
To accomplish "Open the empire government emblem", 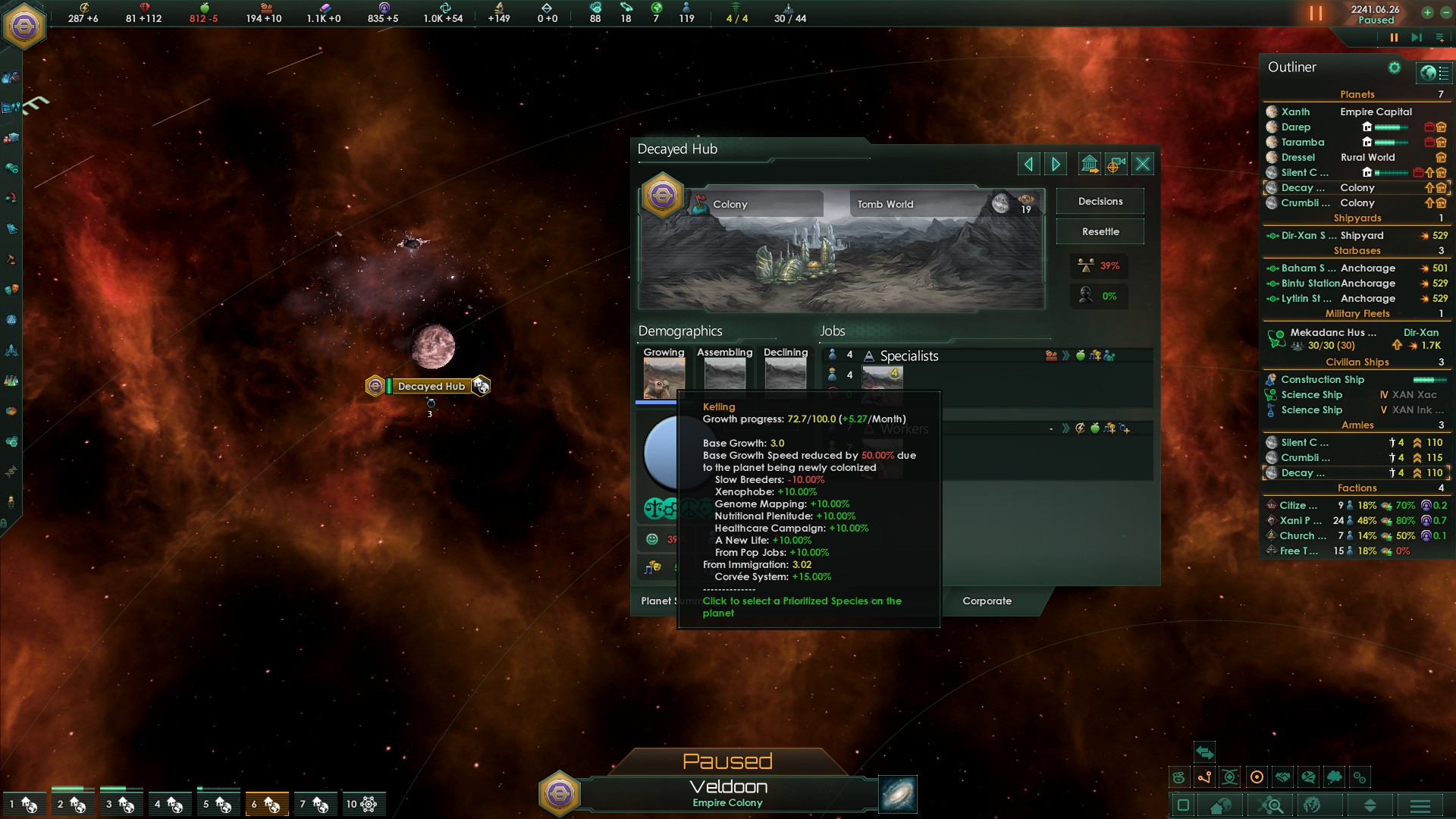I will coord(24,27).
